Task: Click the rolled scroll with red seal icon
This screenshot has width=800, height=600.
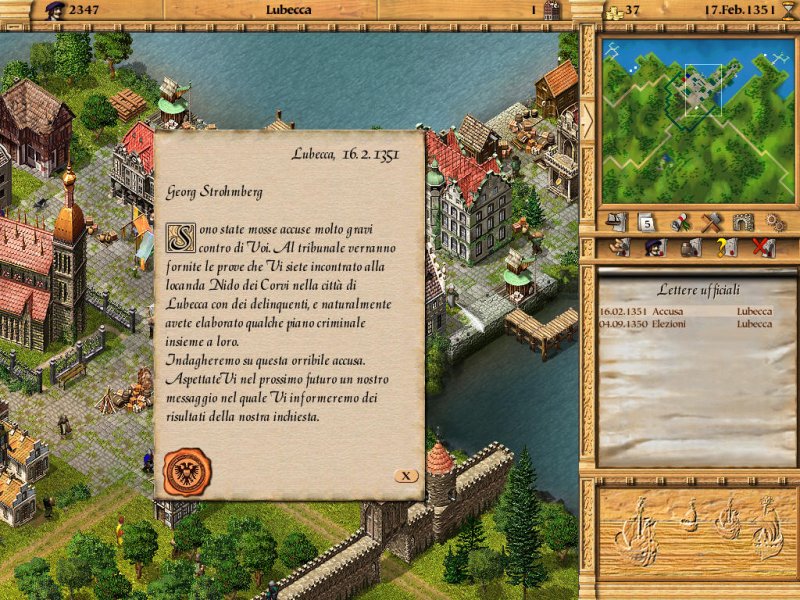Action: pos(679,222)
